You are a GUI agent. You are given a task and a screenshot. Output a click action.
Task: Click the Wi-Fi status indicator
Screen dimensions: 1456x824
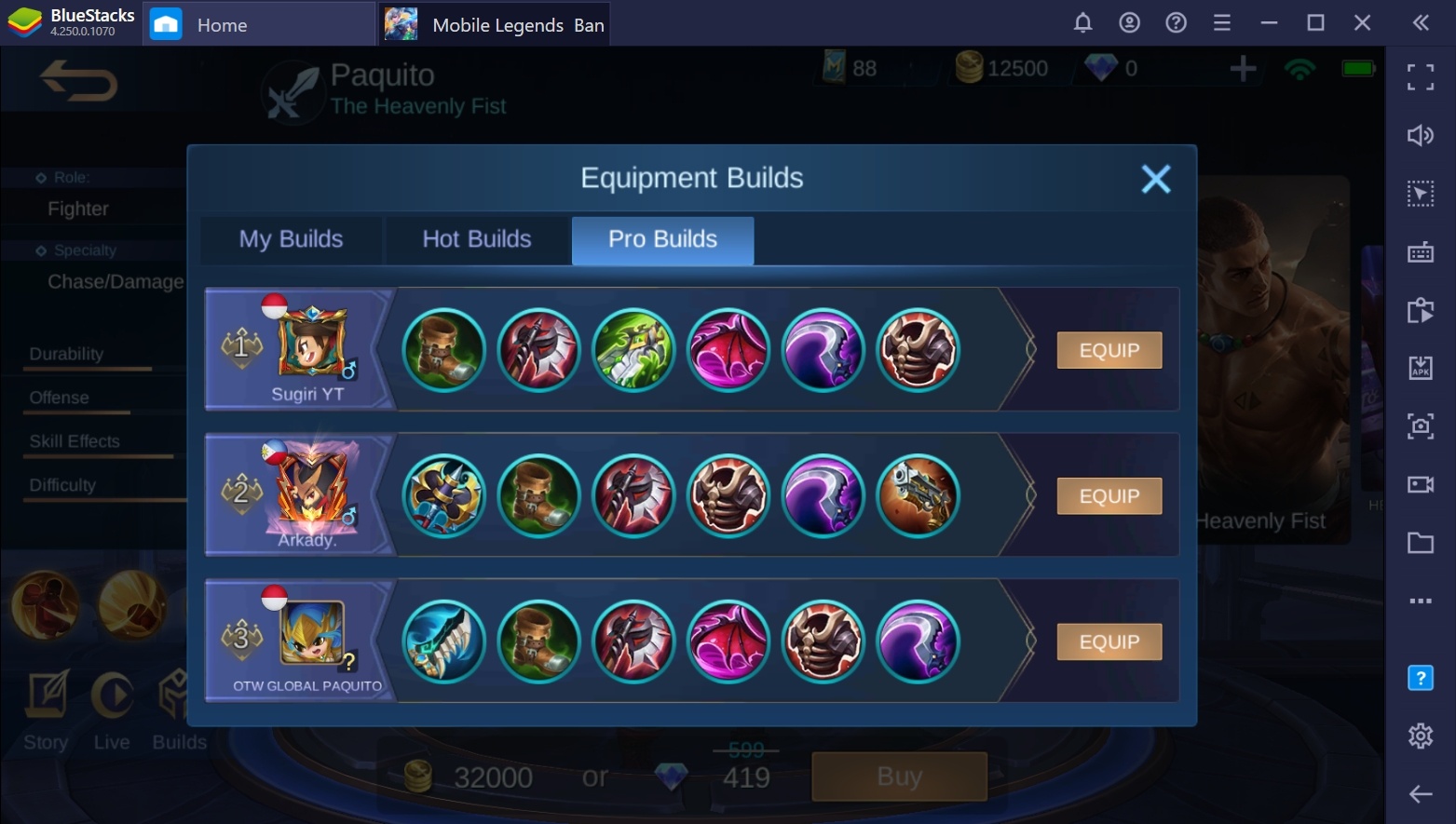[1300, 67]
